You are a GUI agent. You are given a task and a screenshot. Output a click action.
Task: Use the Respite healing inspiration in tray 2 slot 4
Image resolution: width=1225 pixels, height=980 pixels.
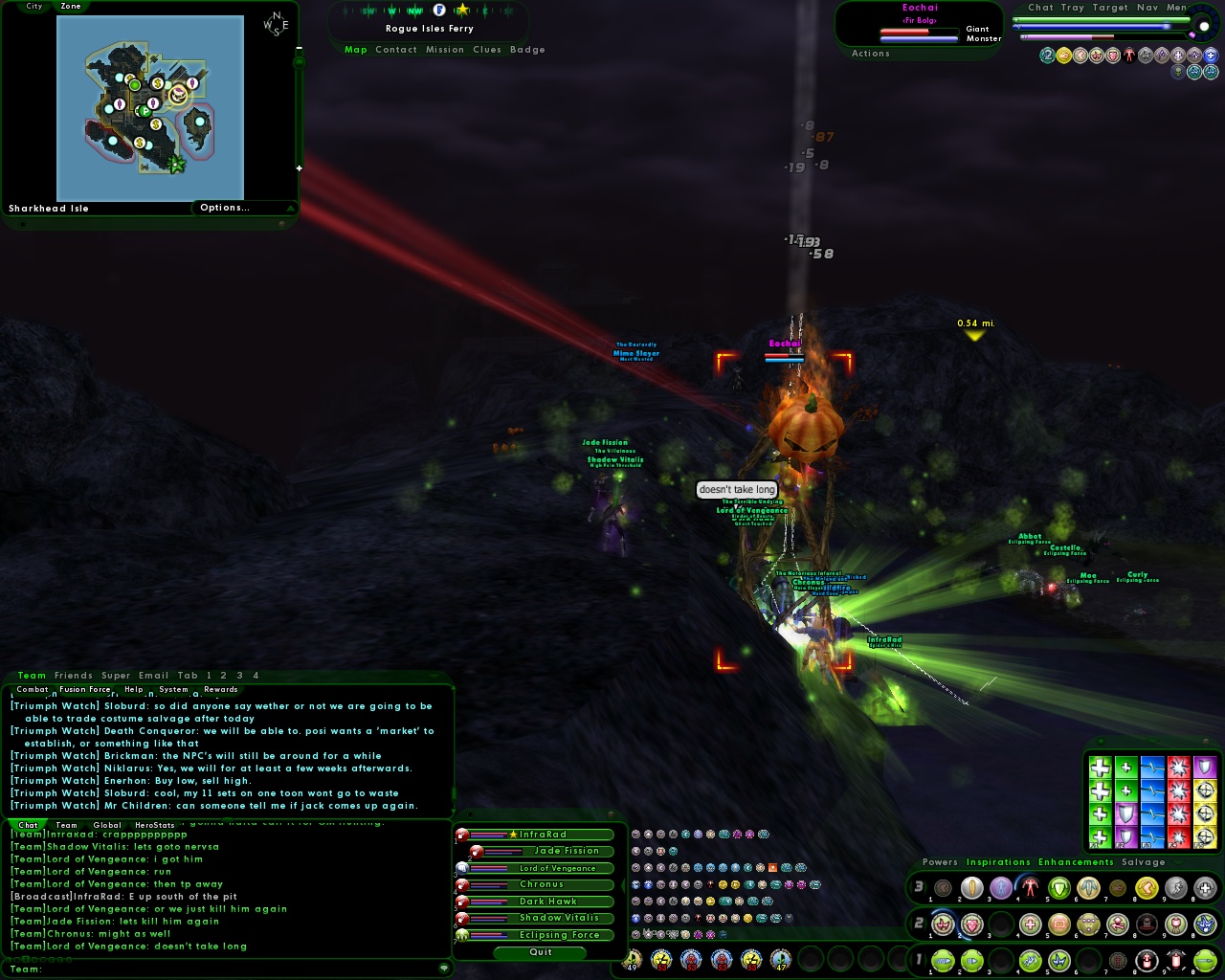click(1030, 924)
